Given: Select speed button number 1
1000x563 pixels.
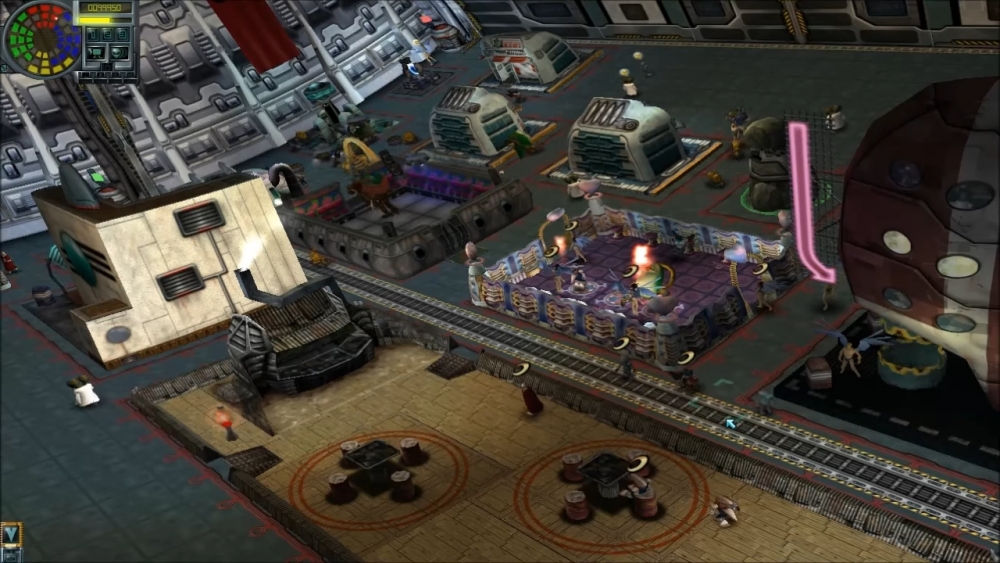Looking at the screenshot, I should click(x=92, y=34).
